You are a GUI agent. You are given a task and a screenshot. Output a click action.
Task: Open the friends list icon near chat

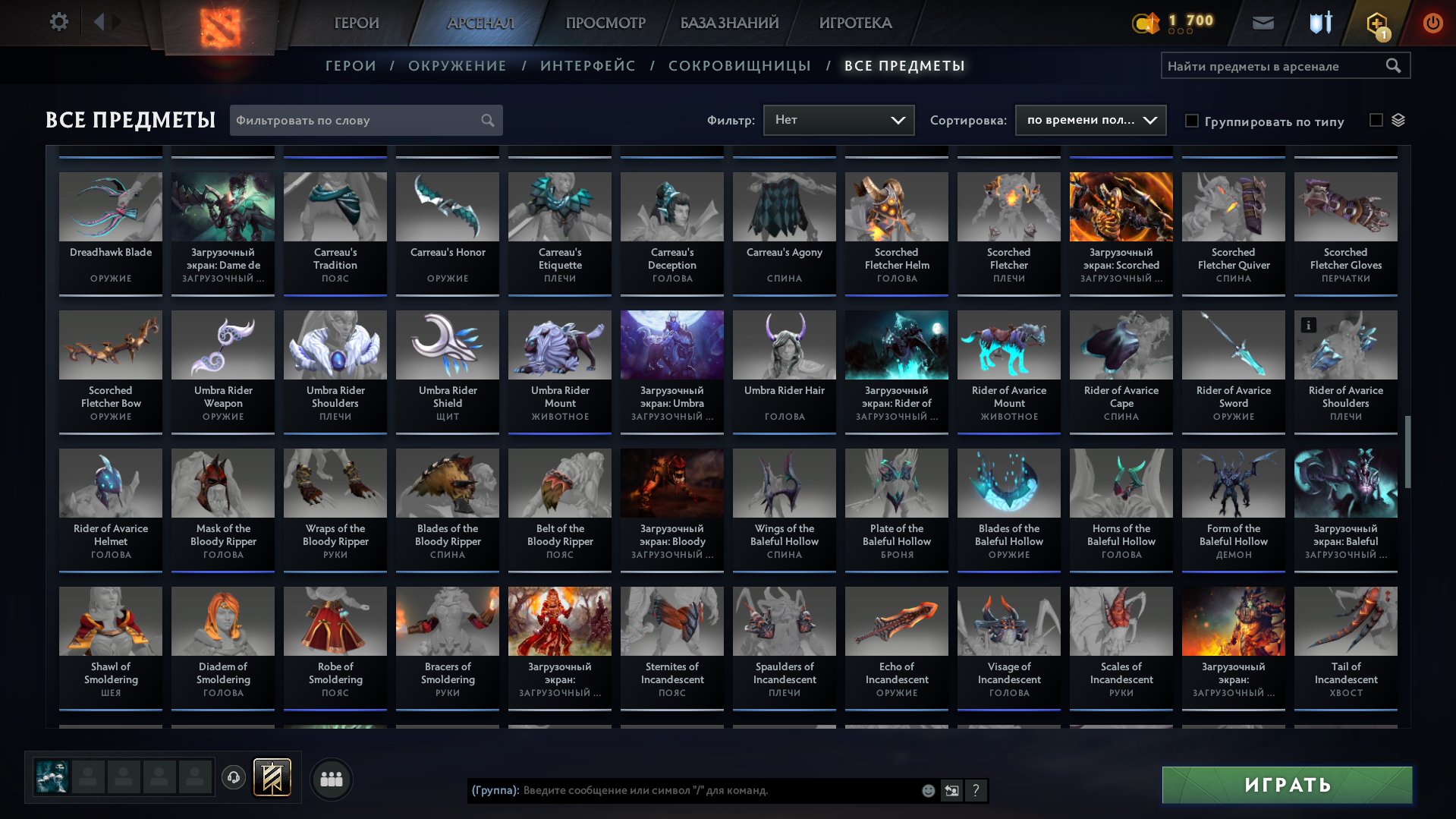(x=331, y=778)
